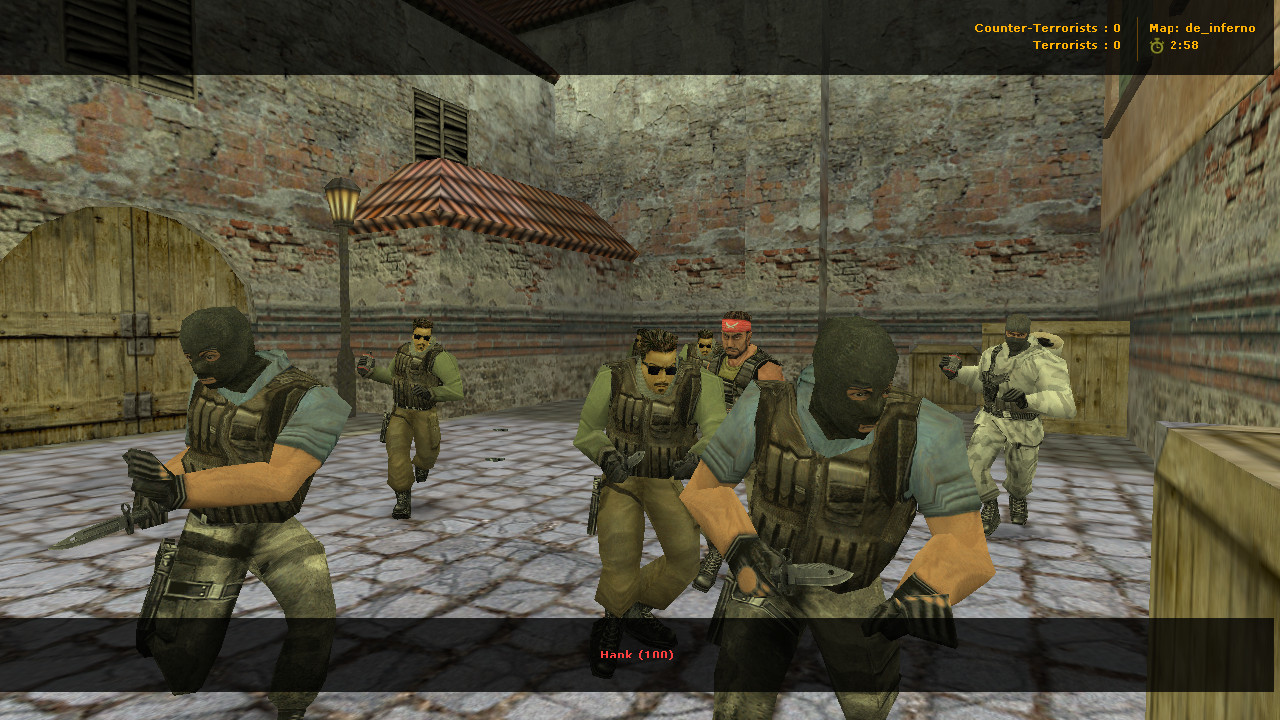This screenshot has width=1280, height=720.
Task: Toggle the round timer showing 2:58
Action: coord(1183,45)
